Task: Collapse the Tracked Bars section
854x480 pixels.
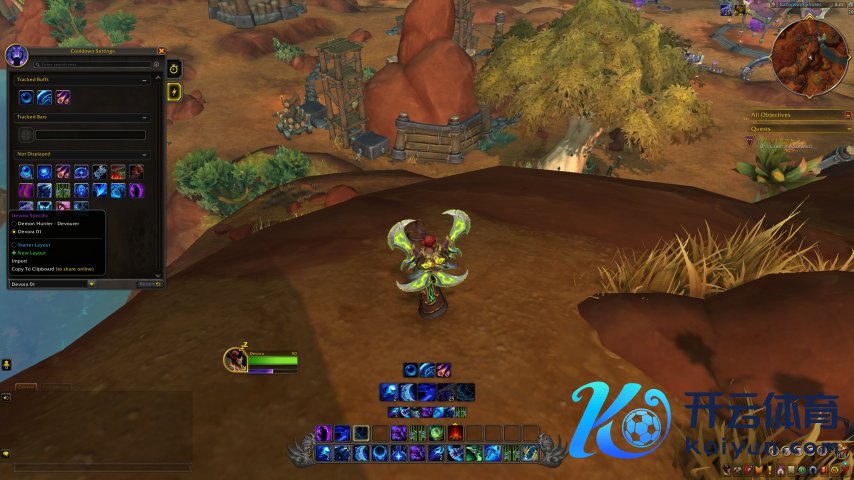Action: click(146, 117)
